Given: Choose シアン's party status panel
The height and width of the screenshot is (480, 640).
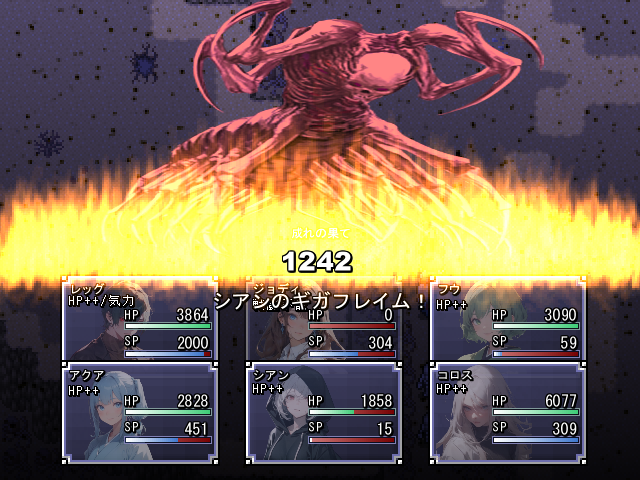Looking at the screenshot, I should coord(323,412).
